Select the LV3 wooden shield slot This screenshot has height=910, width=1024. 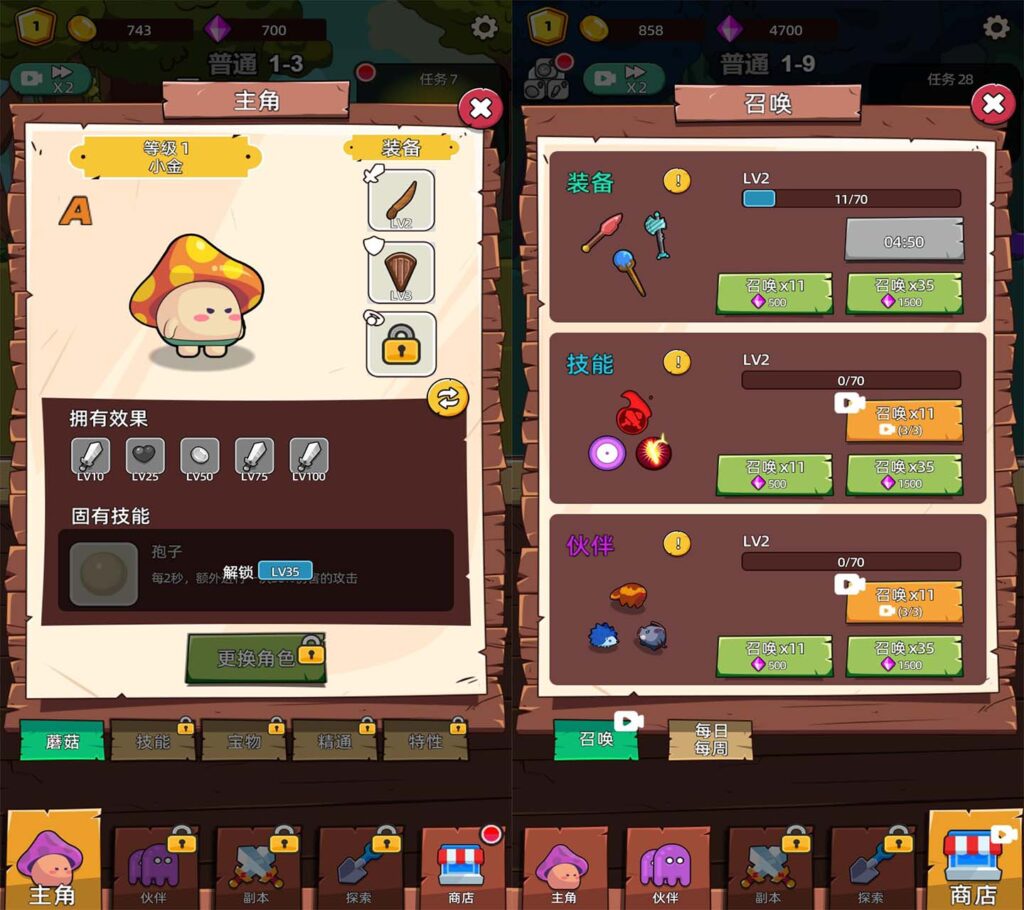tap(401, 272)
